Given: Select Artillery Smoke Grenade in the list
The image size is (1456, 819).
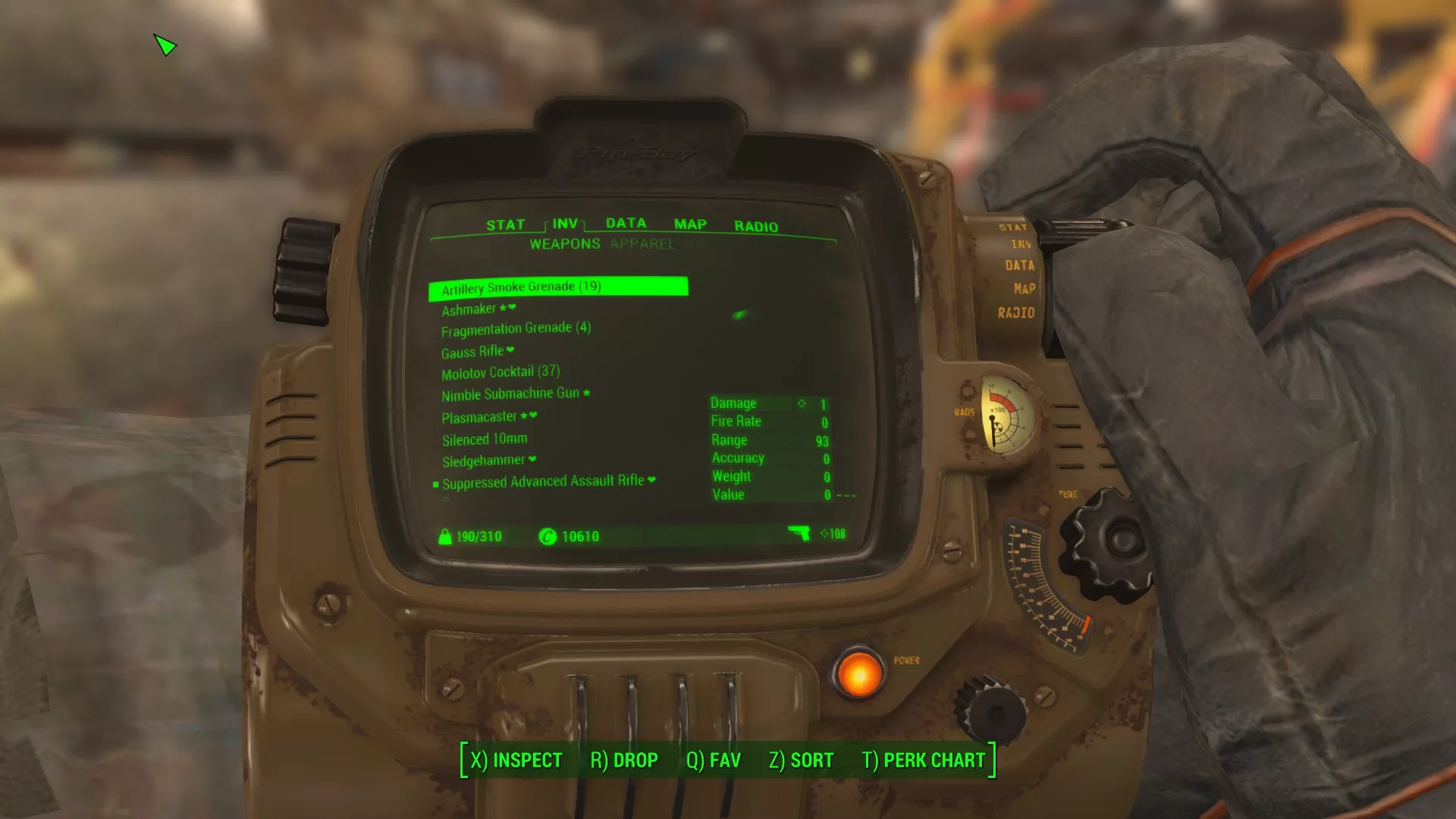Looking at the screenshot, I should pos(521,287).
